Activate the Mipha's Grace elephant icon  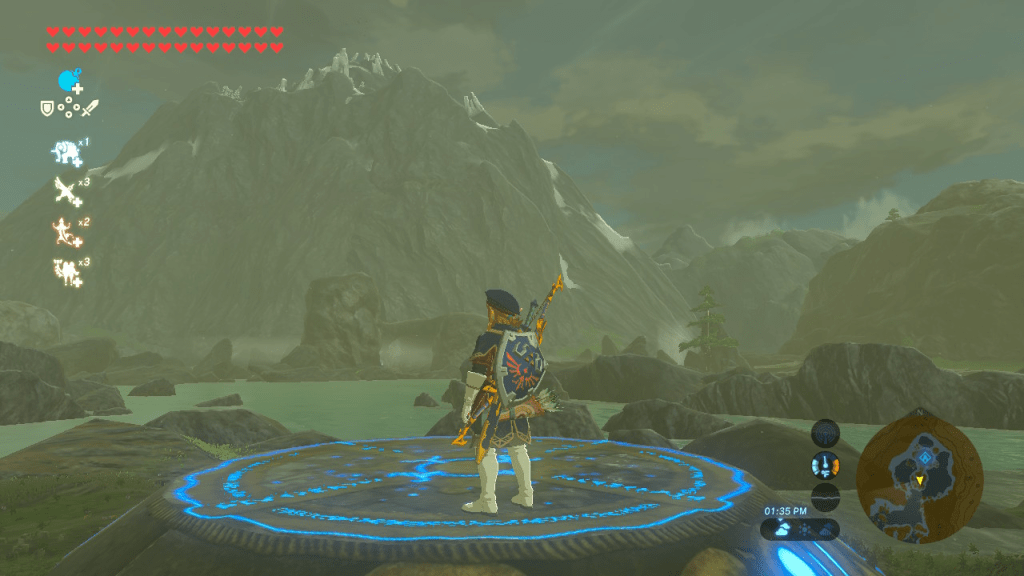point(66,151)
